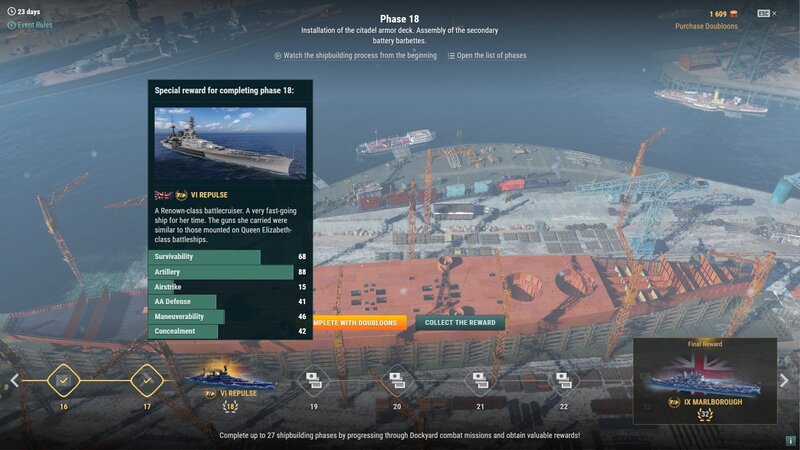Screen dimensions: 800x450
Task: Jump to phase 22 on the timeline
Action: point(564,380)
